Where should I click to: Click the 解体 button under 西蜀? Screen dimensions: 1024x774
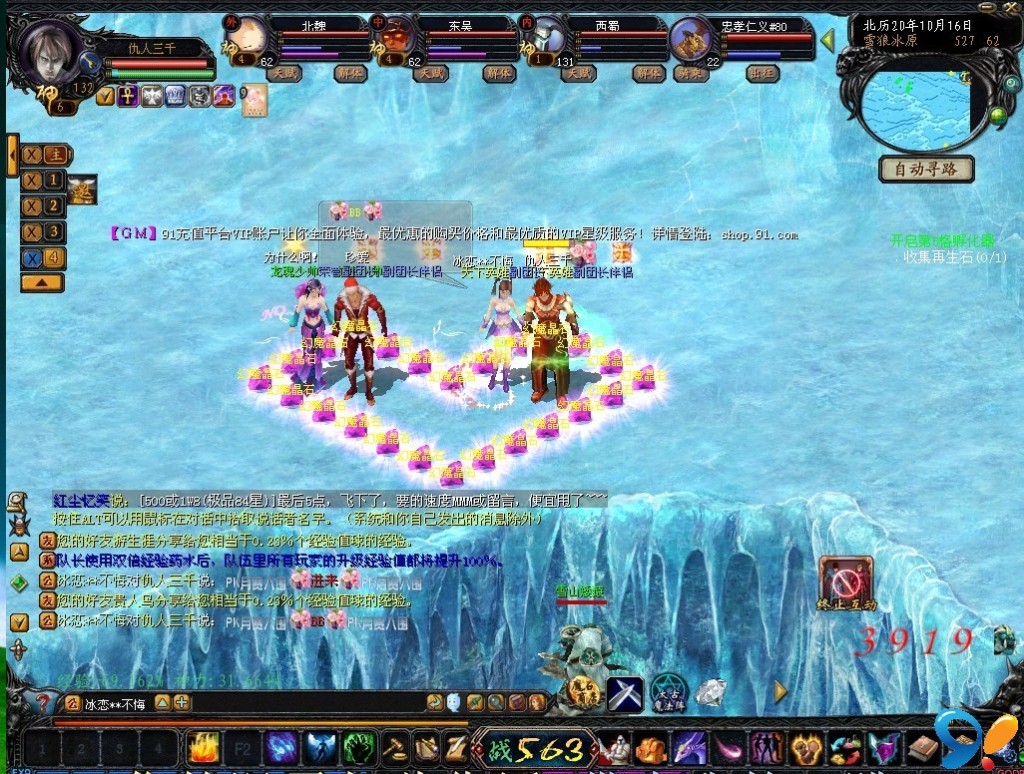point(647,73)
